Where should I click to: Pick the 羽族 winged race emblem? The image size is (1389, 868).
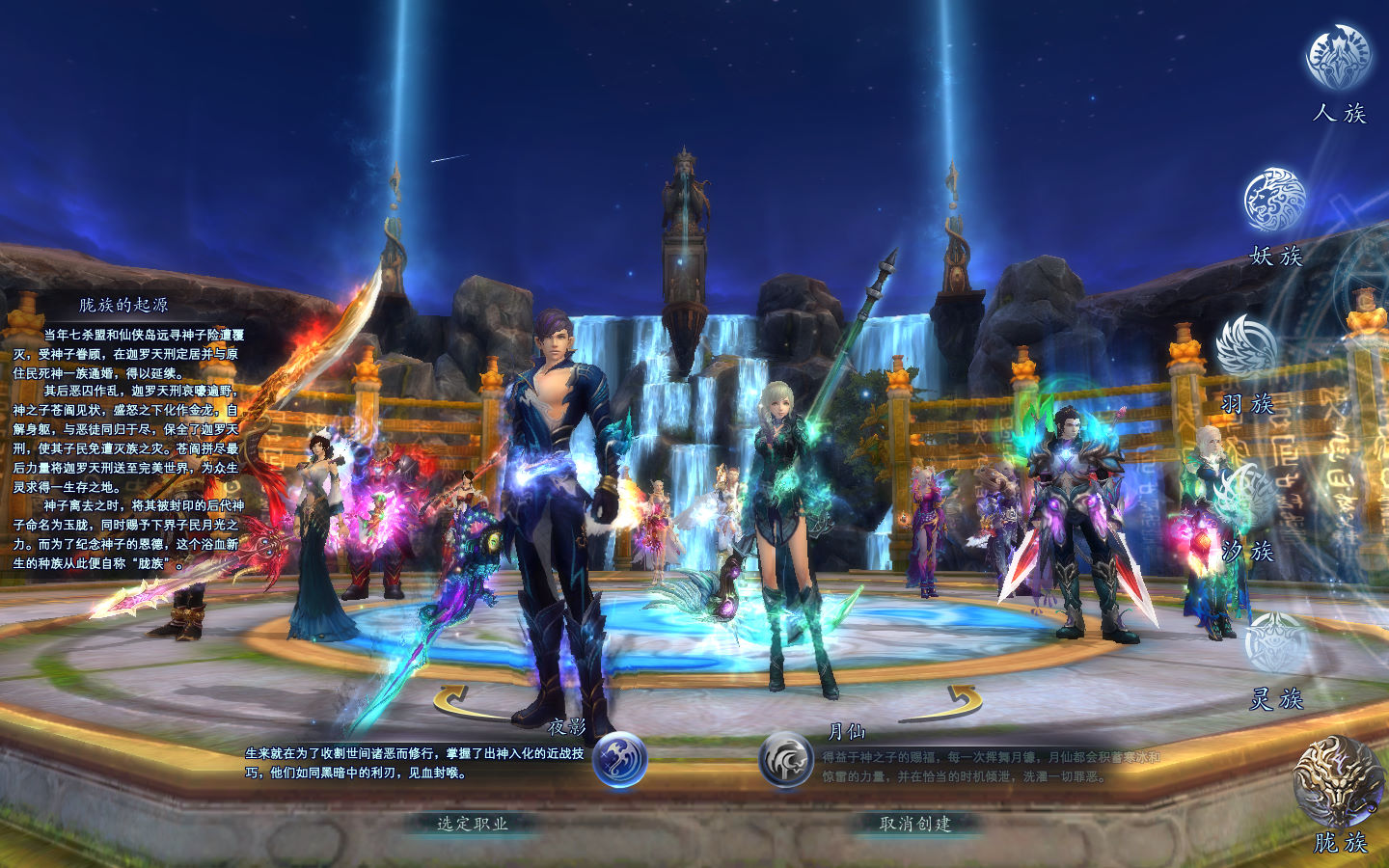coord(1246,347)
